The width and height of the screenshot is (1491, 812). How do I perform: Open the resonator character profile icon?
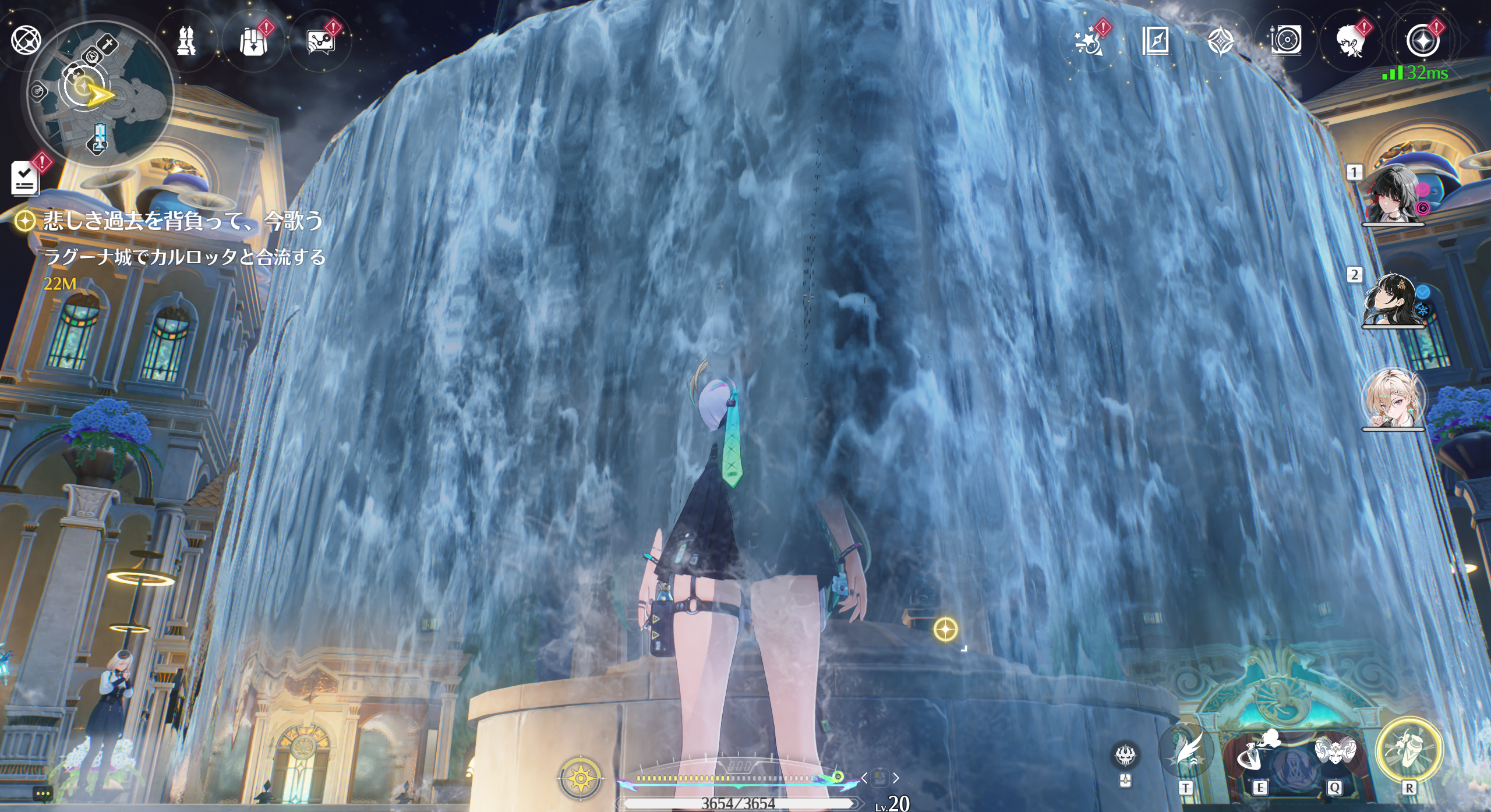tap(1351, 41)
